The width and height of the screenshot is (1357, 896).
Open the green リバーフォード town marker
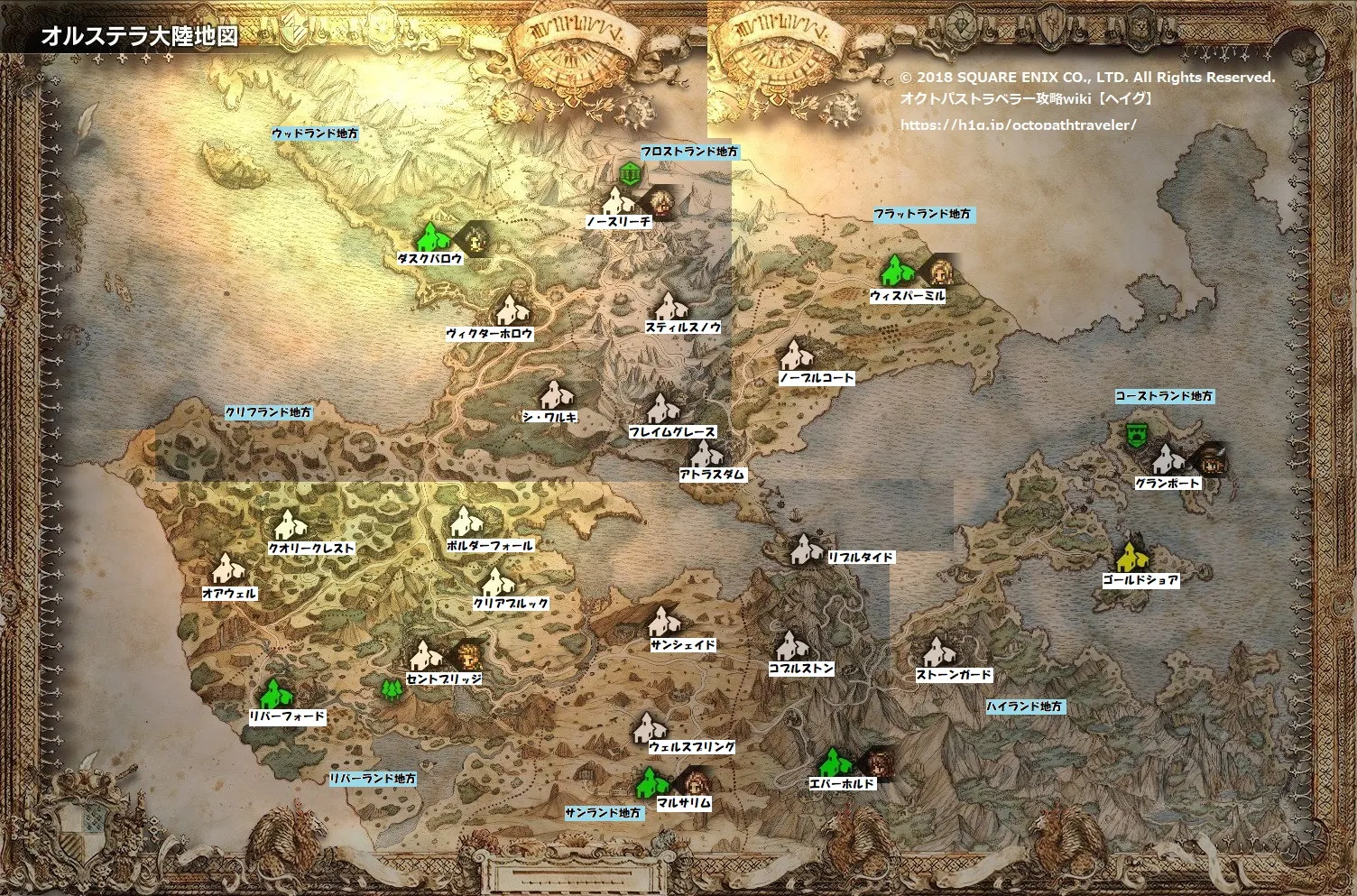272,695
